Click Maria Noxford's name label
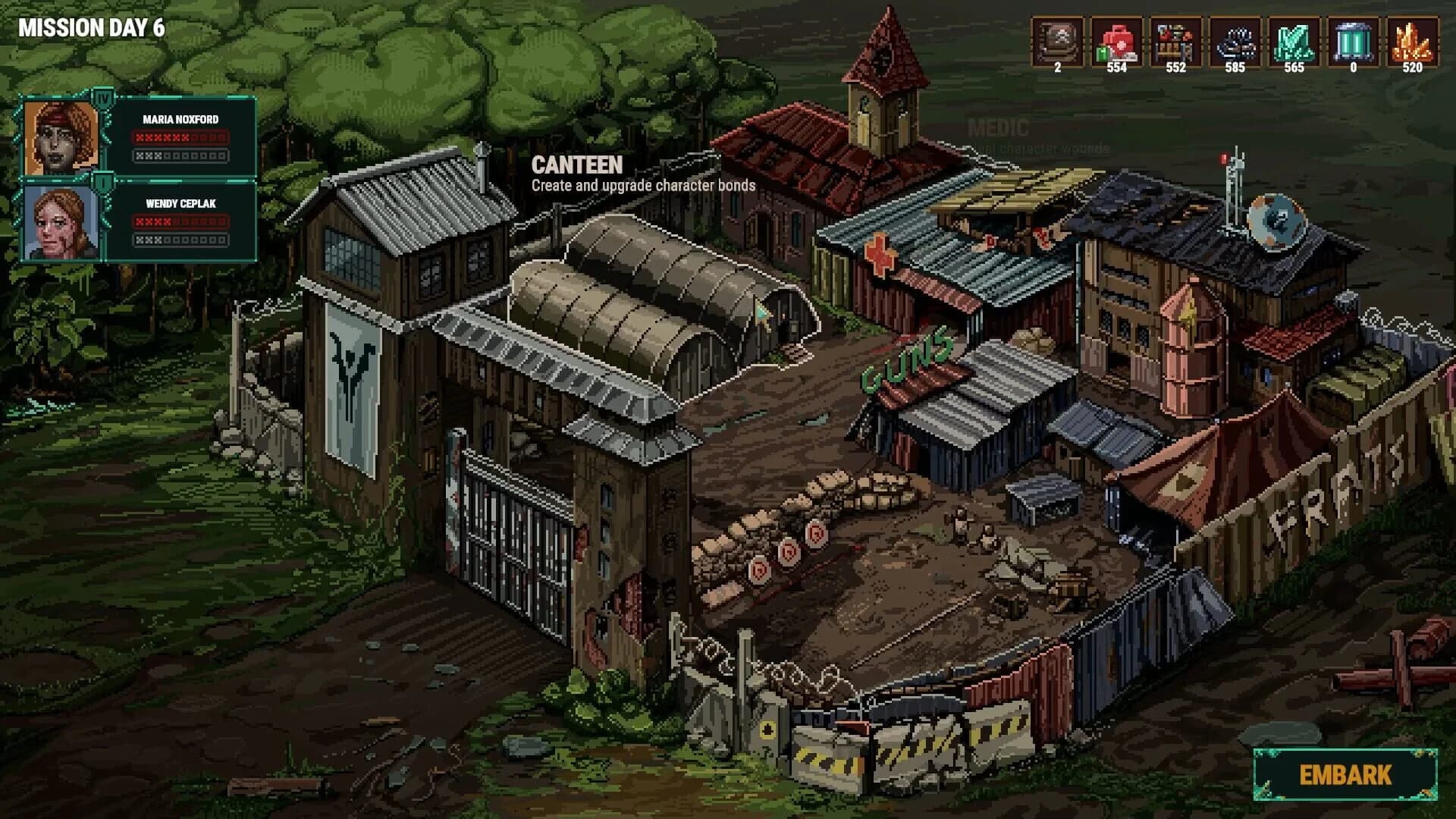The width and height of the screenshot is (1456, 819). point(180,118)
